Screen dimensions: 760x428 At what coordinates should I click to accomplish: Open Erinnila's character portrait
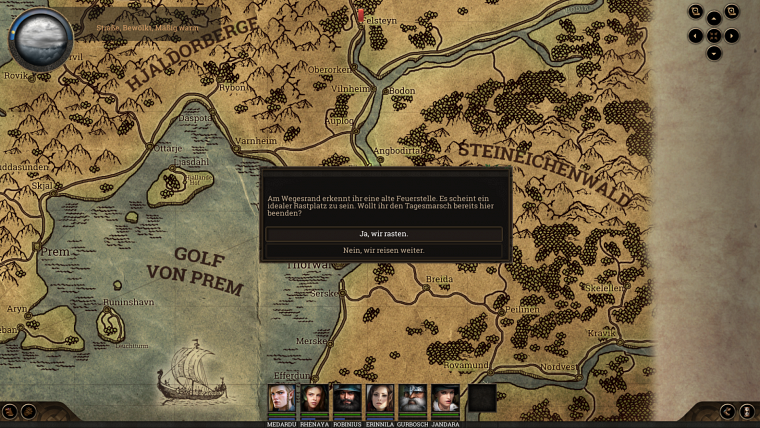pos(380,398)
